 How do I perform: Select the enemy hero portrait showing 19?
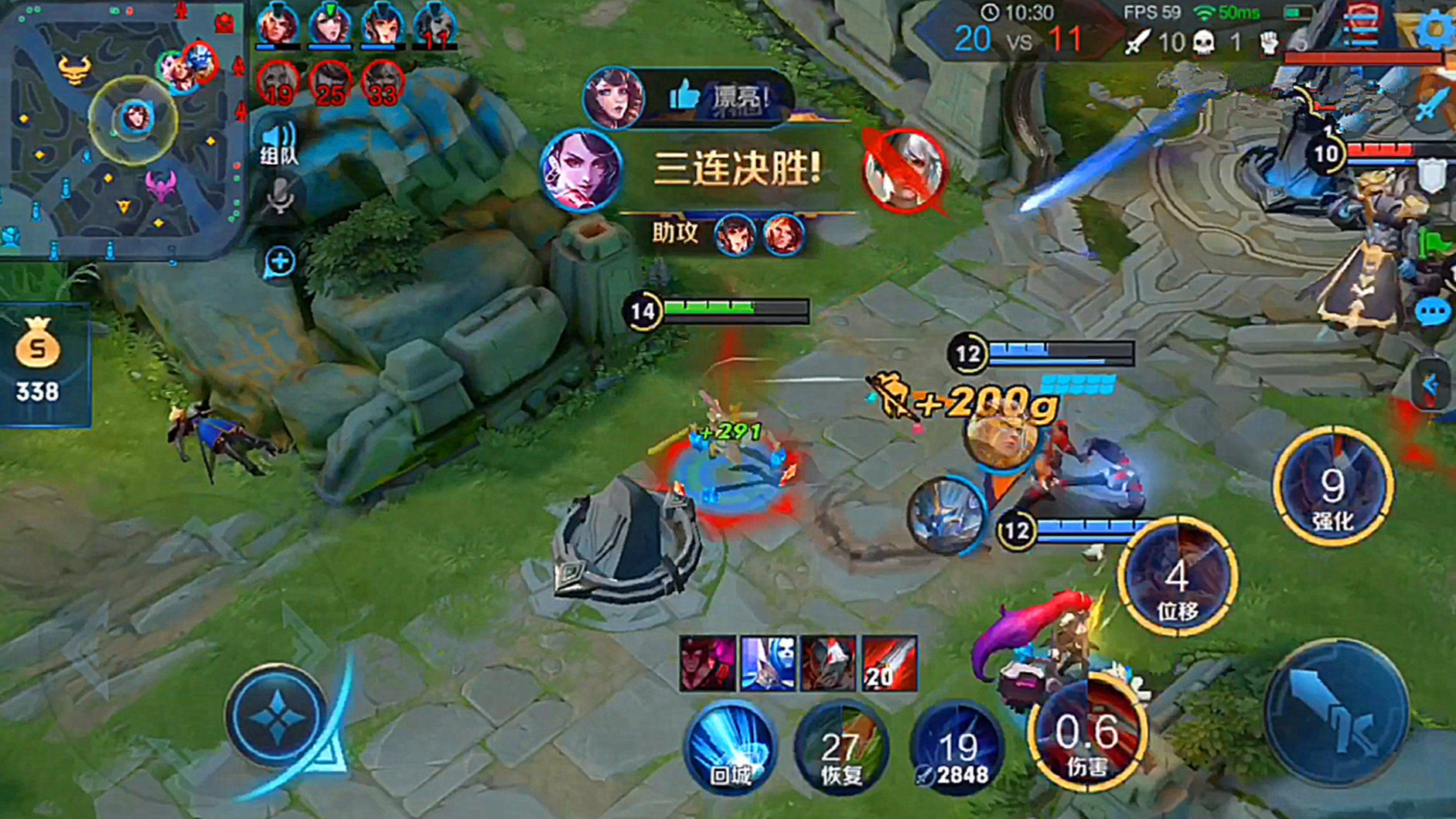pos(278,84)
